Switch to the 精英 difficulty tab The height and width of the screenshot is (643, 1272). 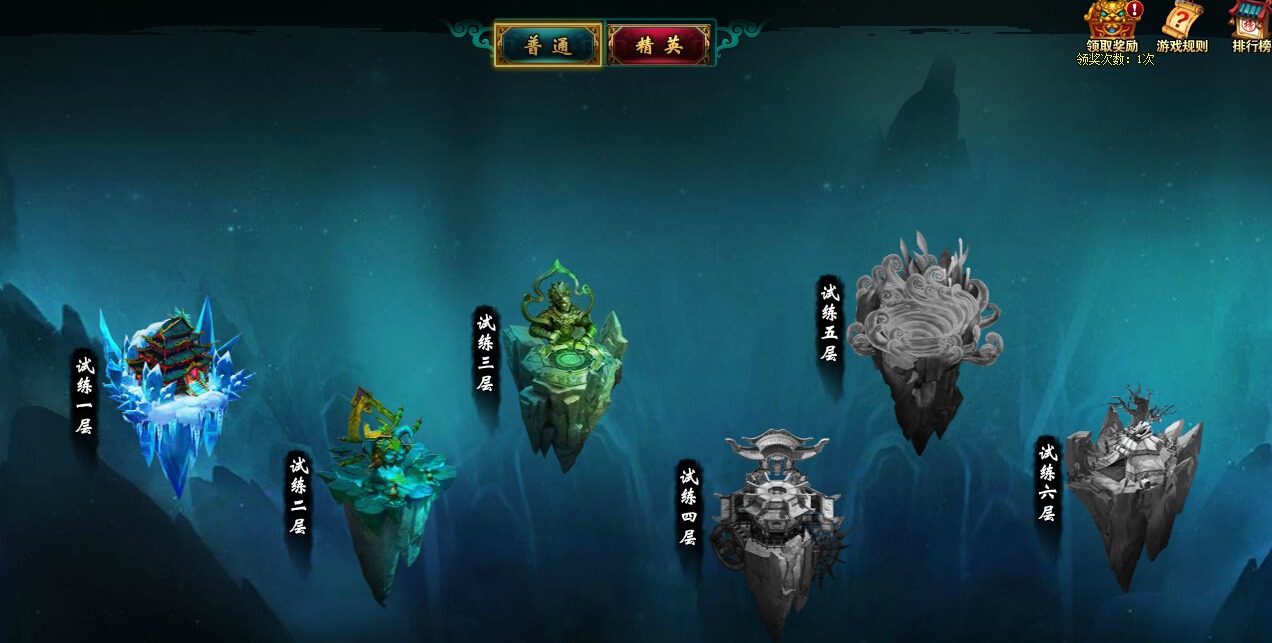659,45
